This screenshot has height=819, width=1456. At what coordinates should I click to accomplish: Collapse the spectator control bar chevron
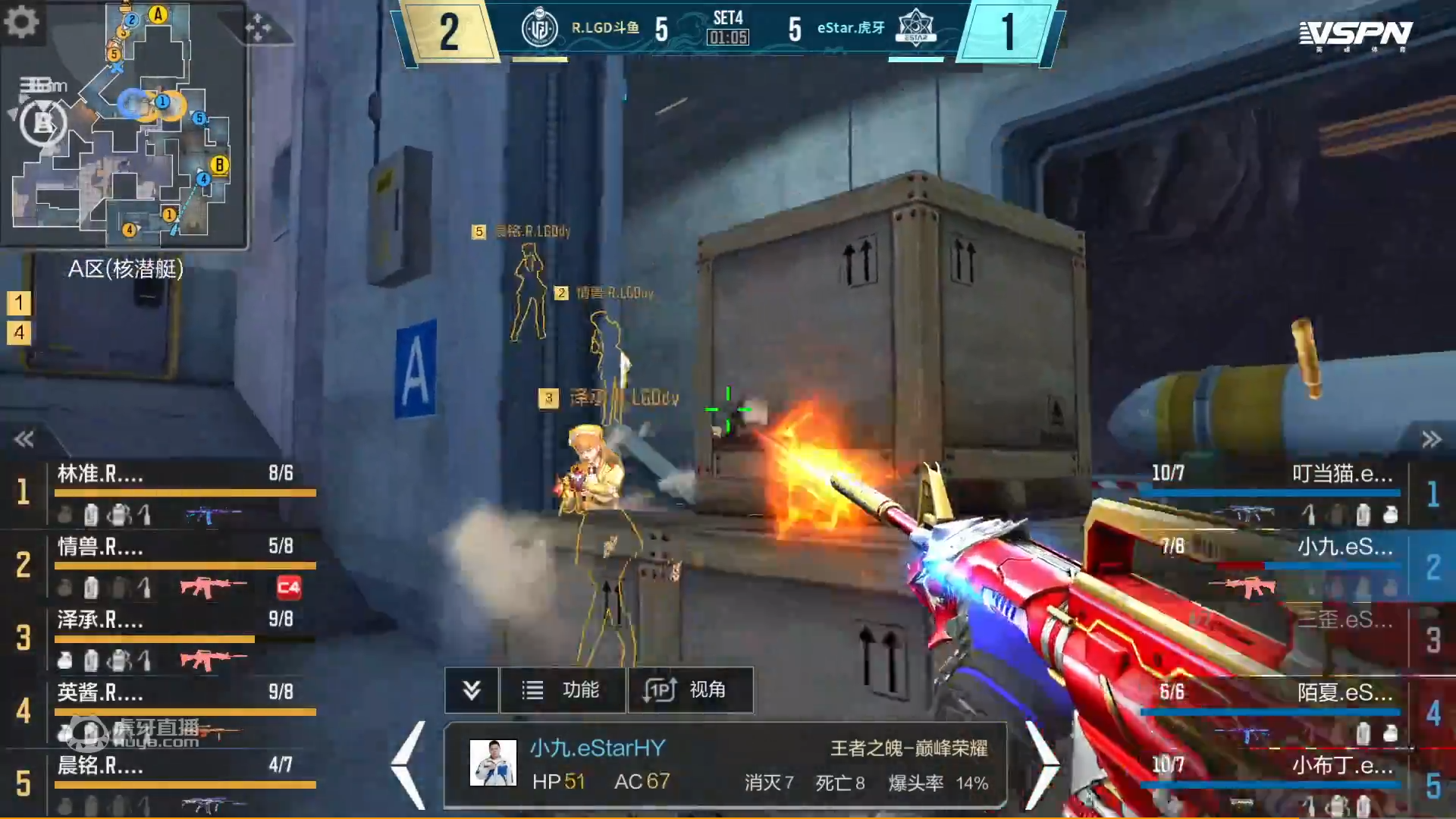coord(472,690)
